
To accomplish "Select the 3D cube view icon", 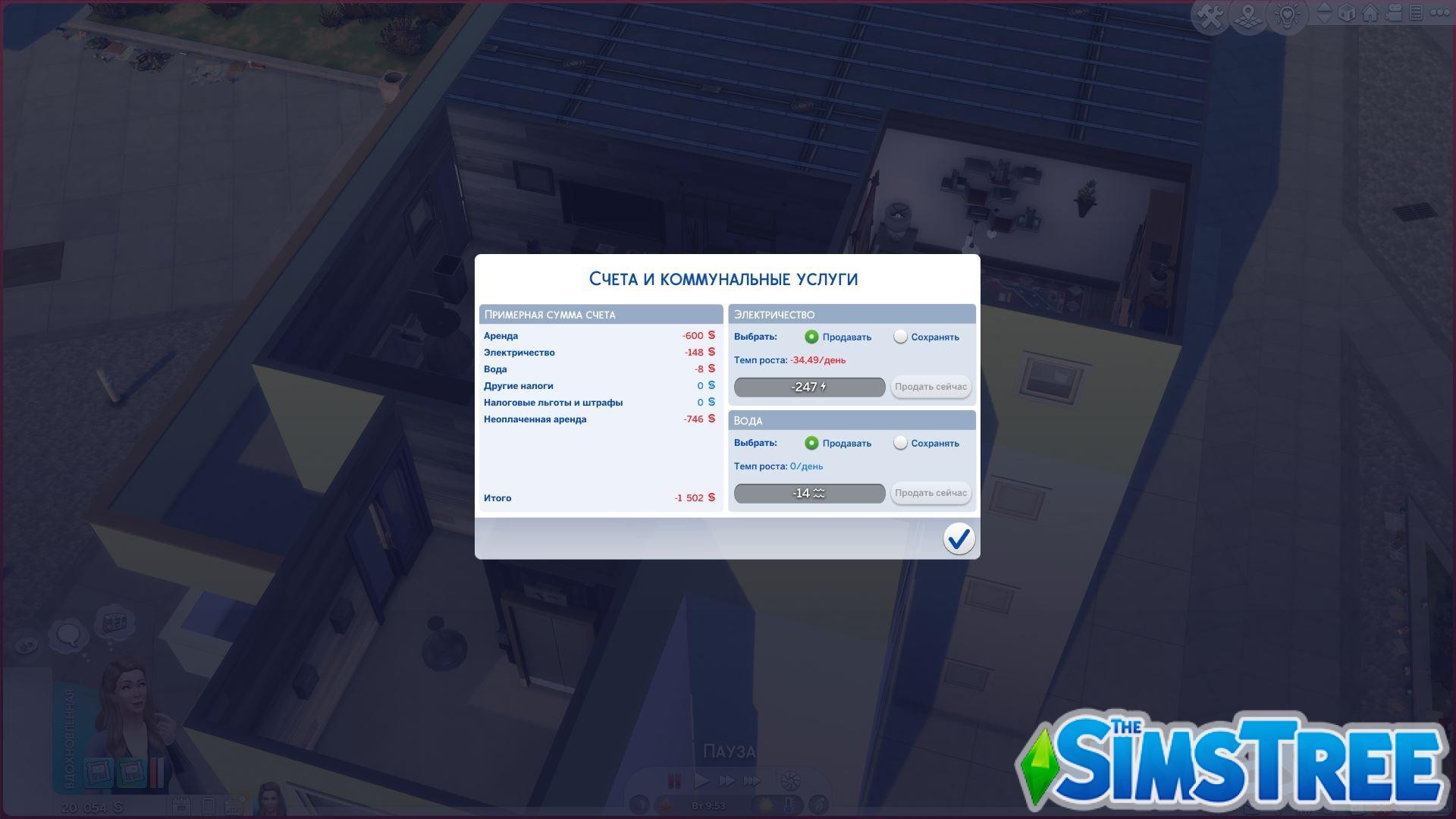I will 1347,11.
